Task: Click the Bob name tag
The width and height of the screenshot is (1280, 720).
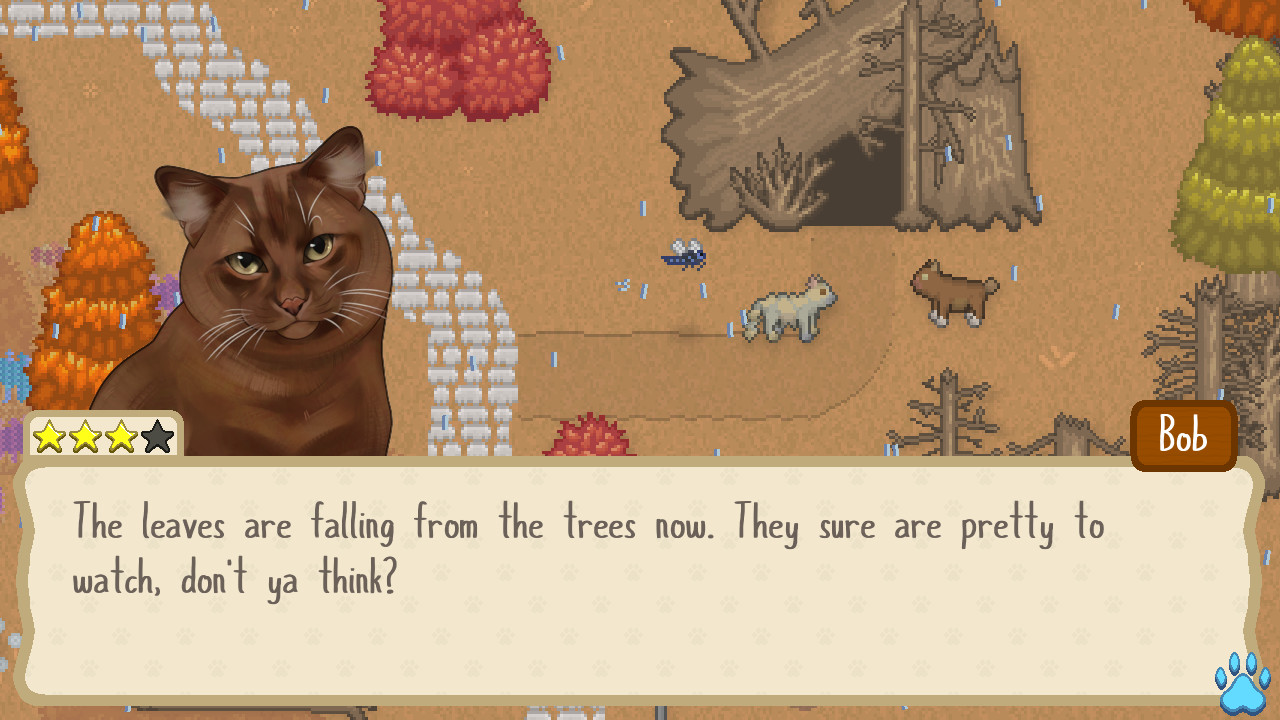Action: pos(1184,435)
